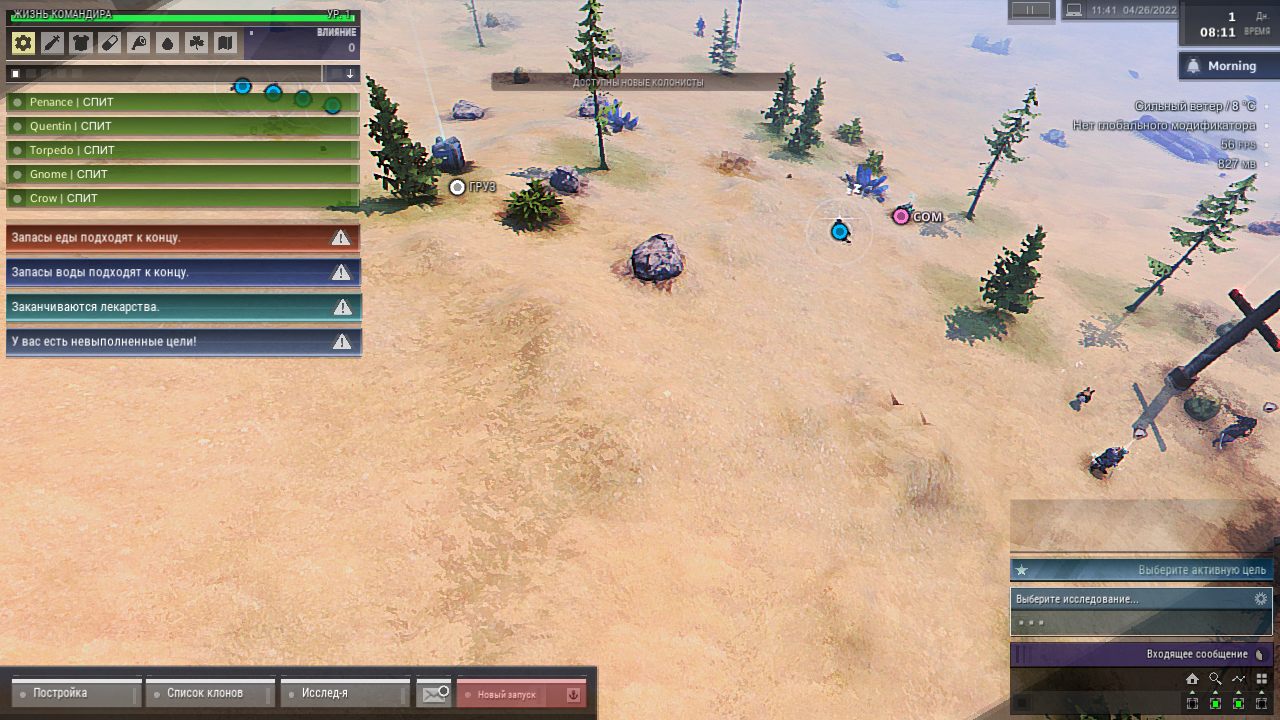Open the folded map icon
The width and height of the screenshot is (1280, 720).
225,43
